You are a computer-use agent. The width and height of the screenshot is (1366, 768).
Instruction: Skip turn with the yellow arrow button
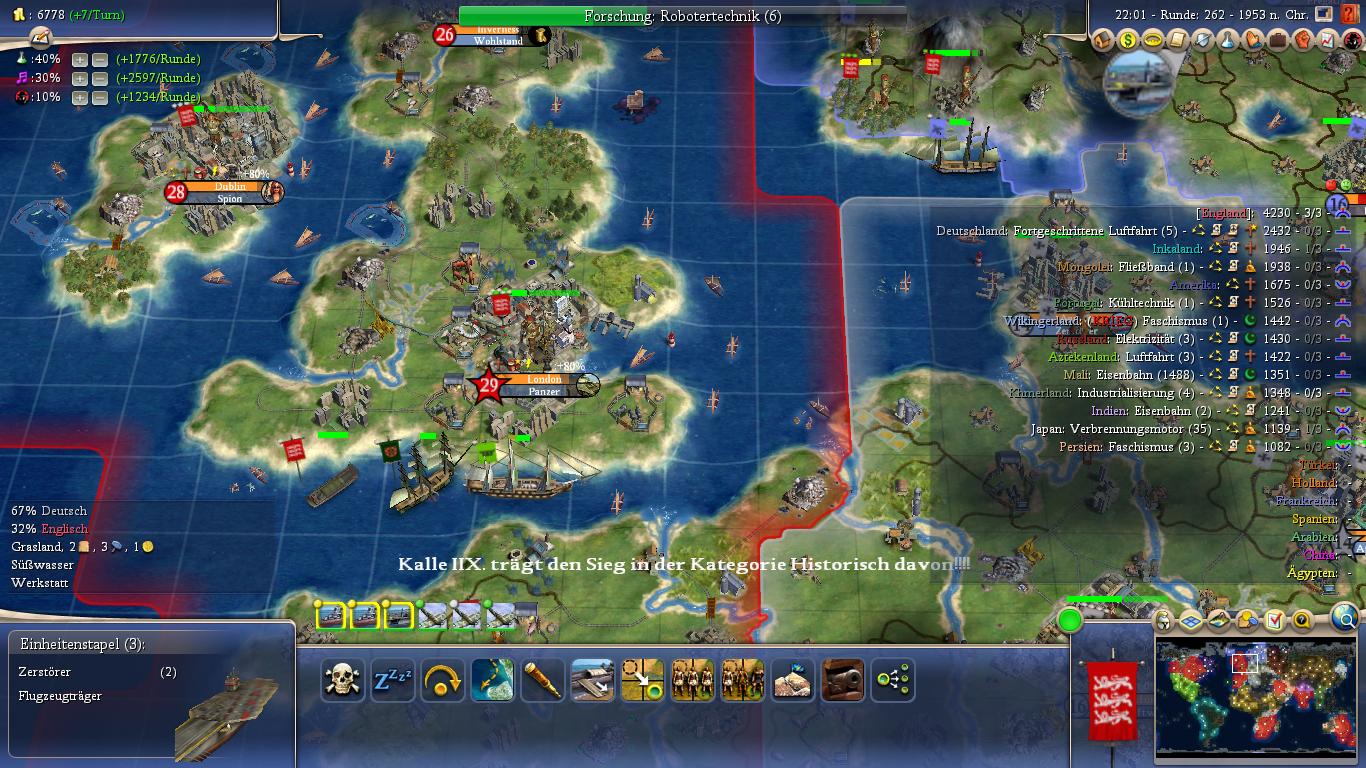[443, 681]
